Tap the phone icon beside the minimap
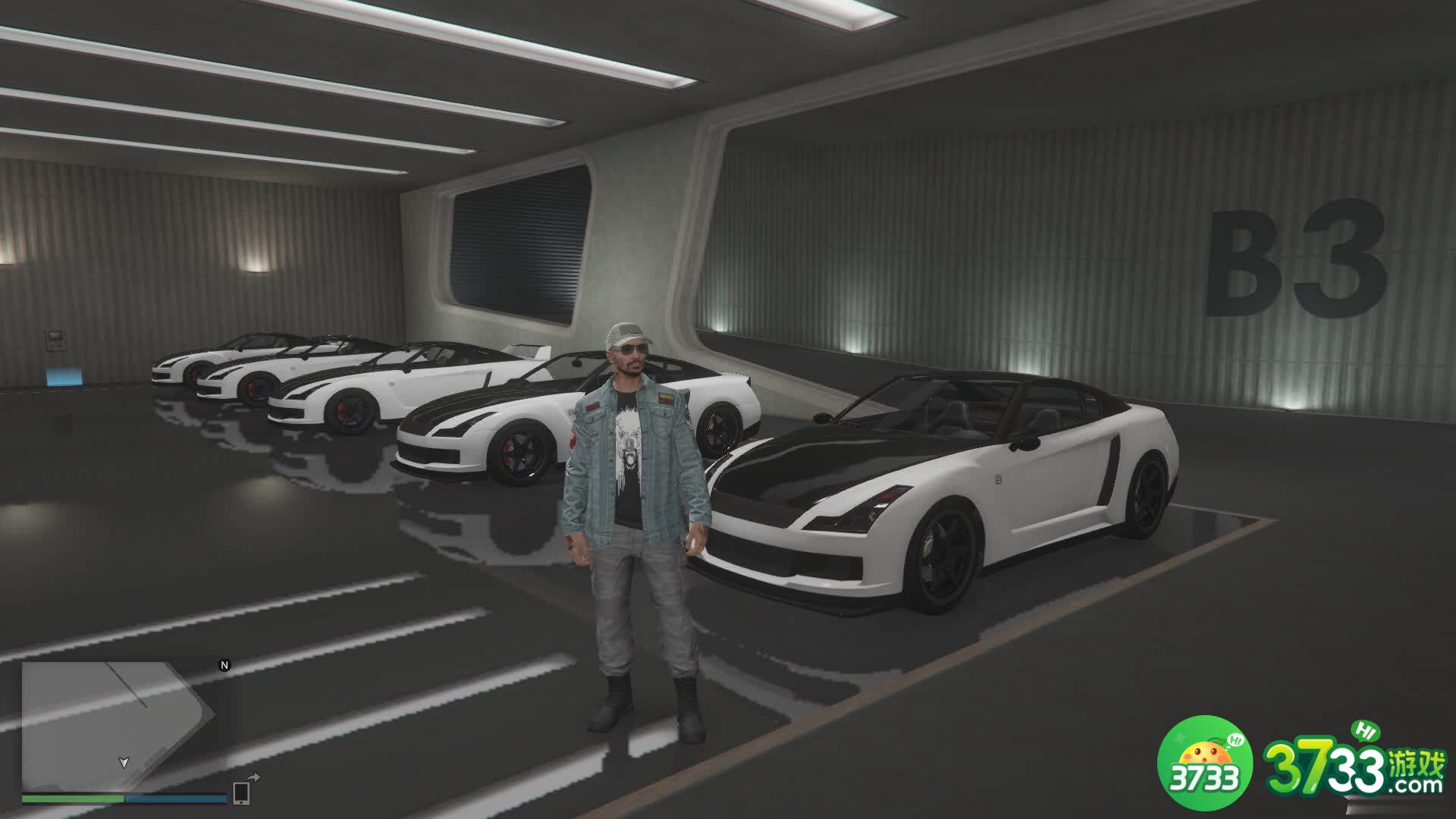The image size is (1456, 819). coord(242,791)
